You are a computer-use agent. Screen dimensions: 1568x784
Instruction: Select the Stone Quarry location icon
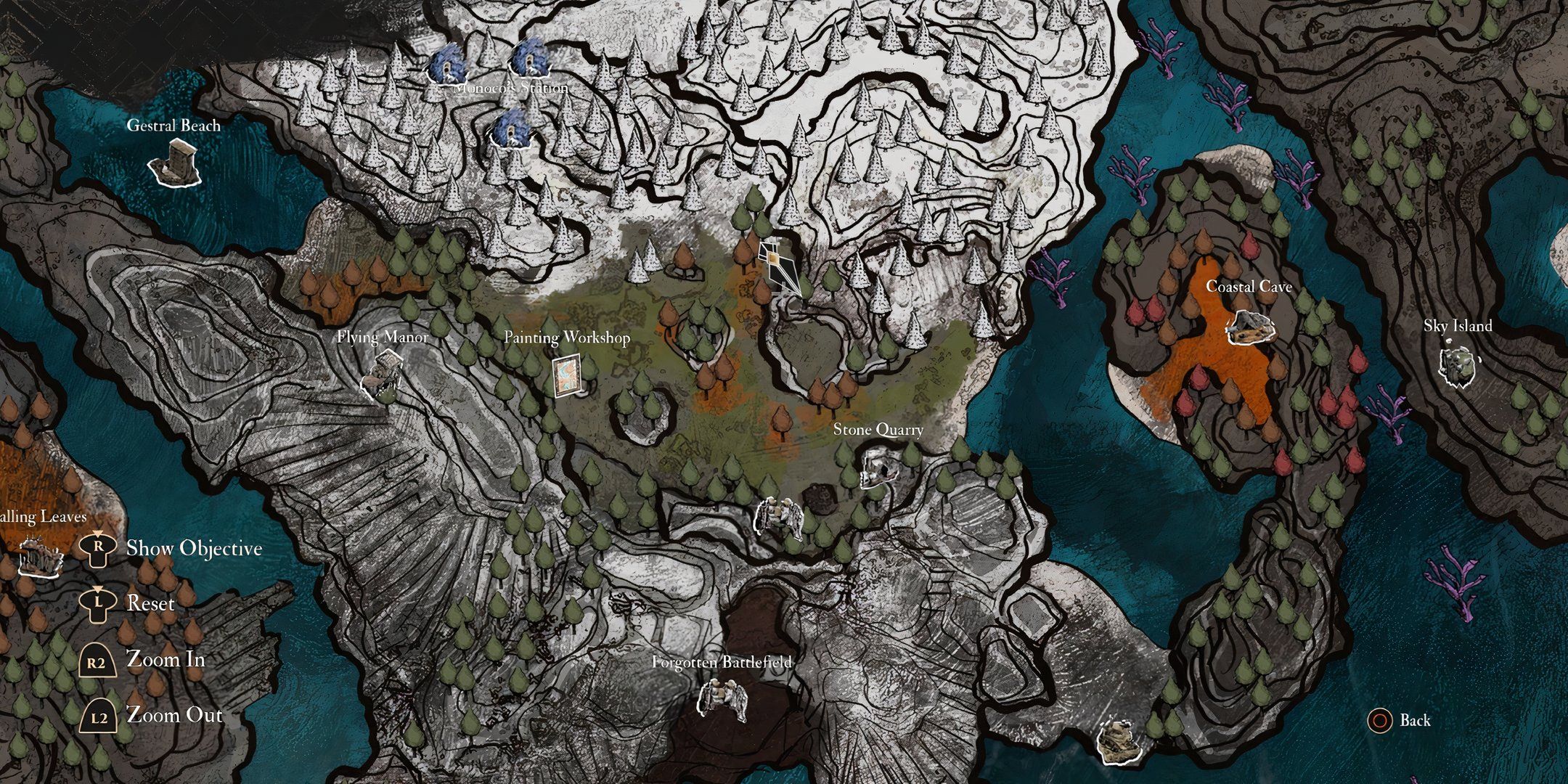pos(879,467)
